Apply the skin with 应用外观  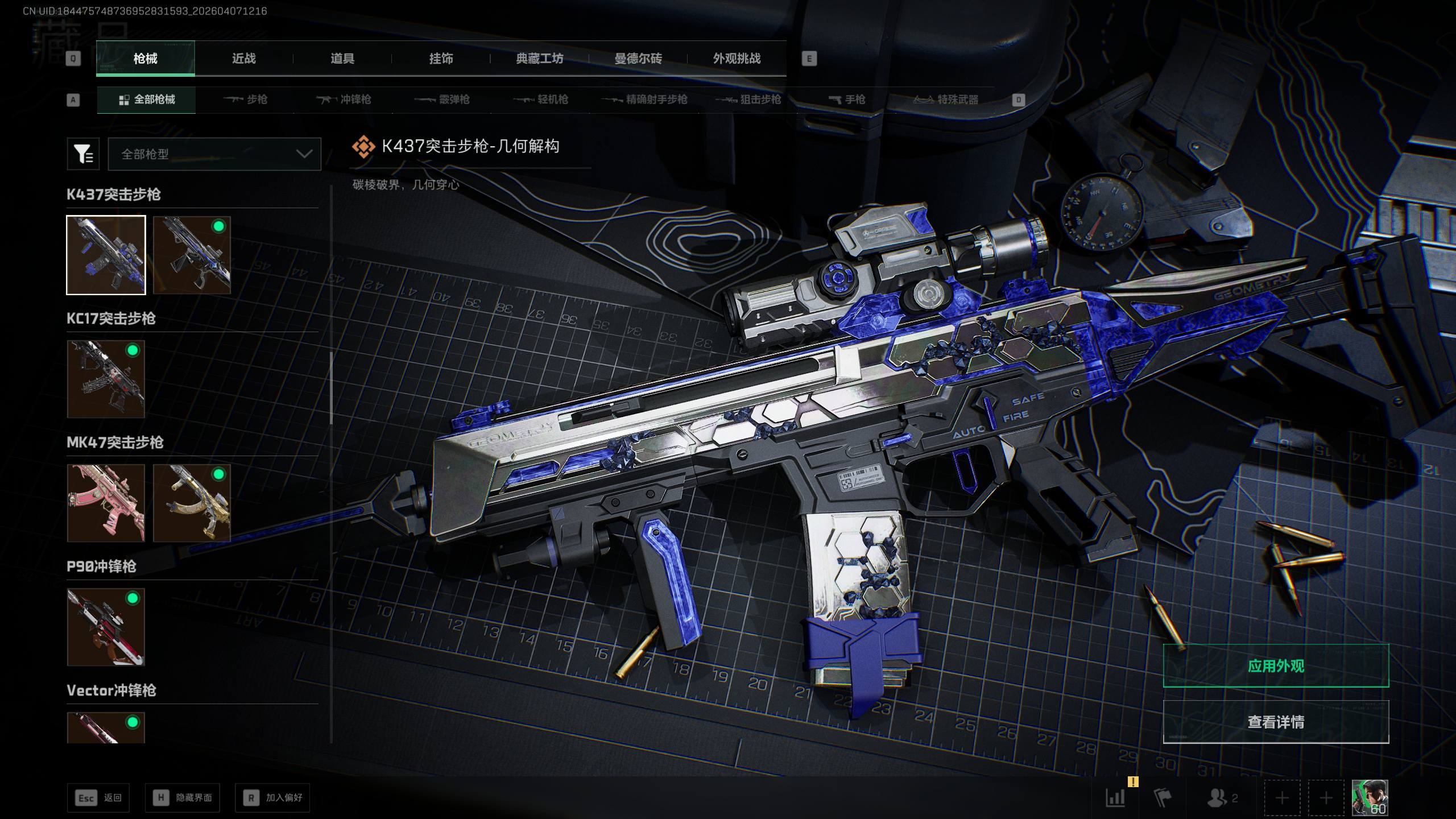click(1276, 666)
